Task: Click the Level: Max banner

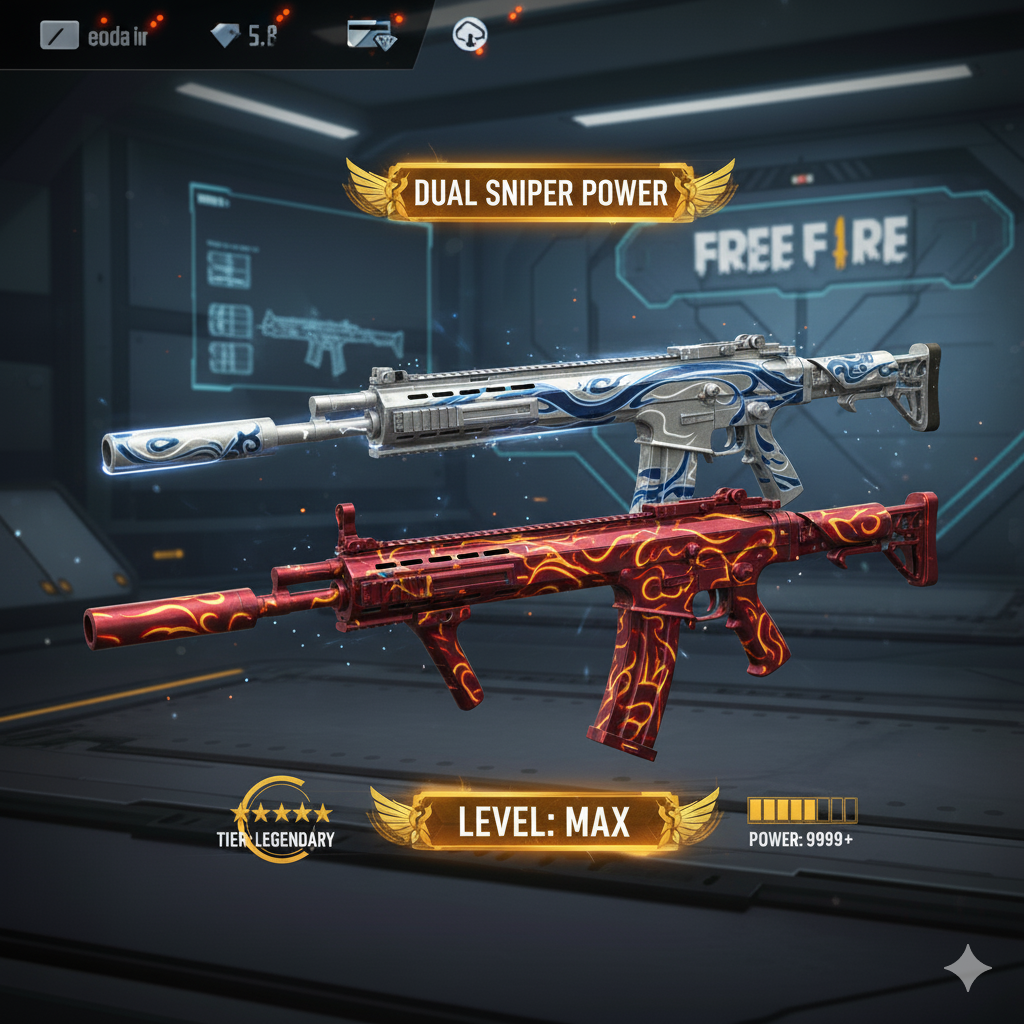Action: 544,821
